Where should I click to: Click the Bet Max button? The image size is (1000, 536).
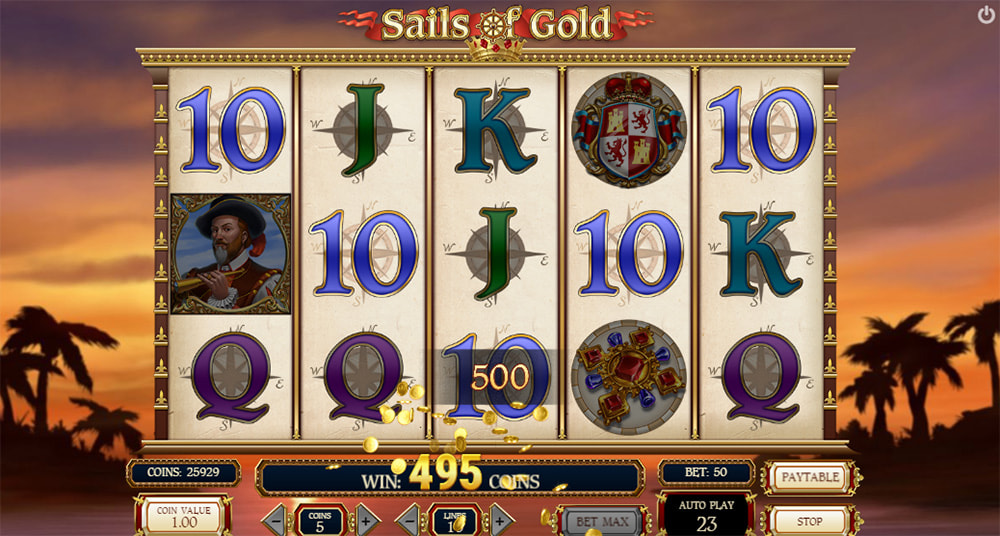click(x=601, y=521)
